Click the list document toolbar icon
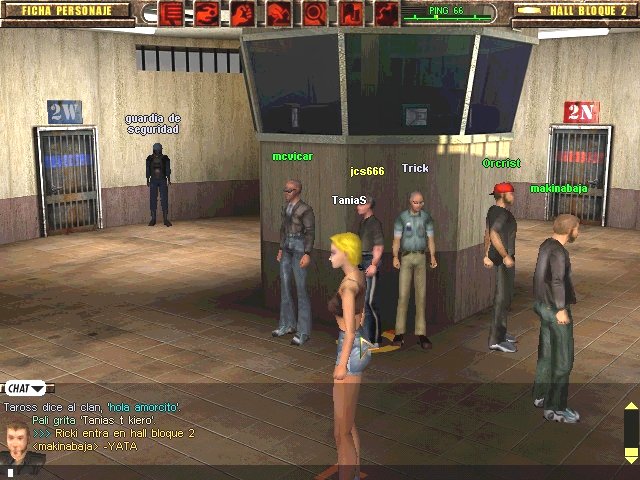640x480 pixels. click(x=171, y=13)
